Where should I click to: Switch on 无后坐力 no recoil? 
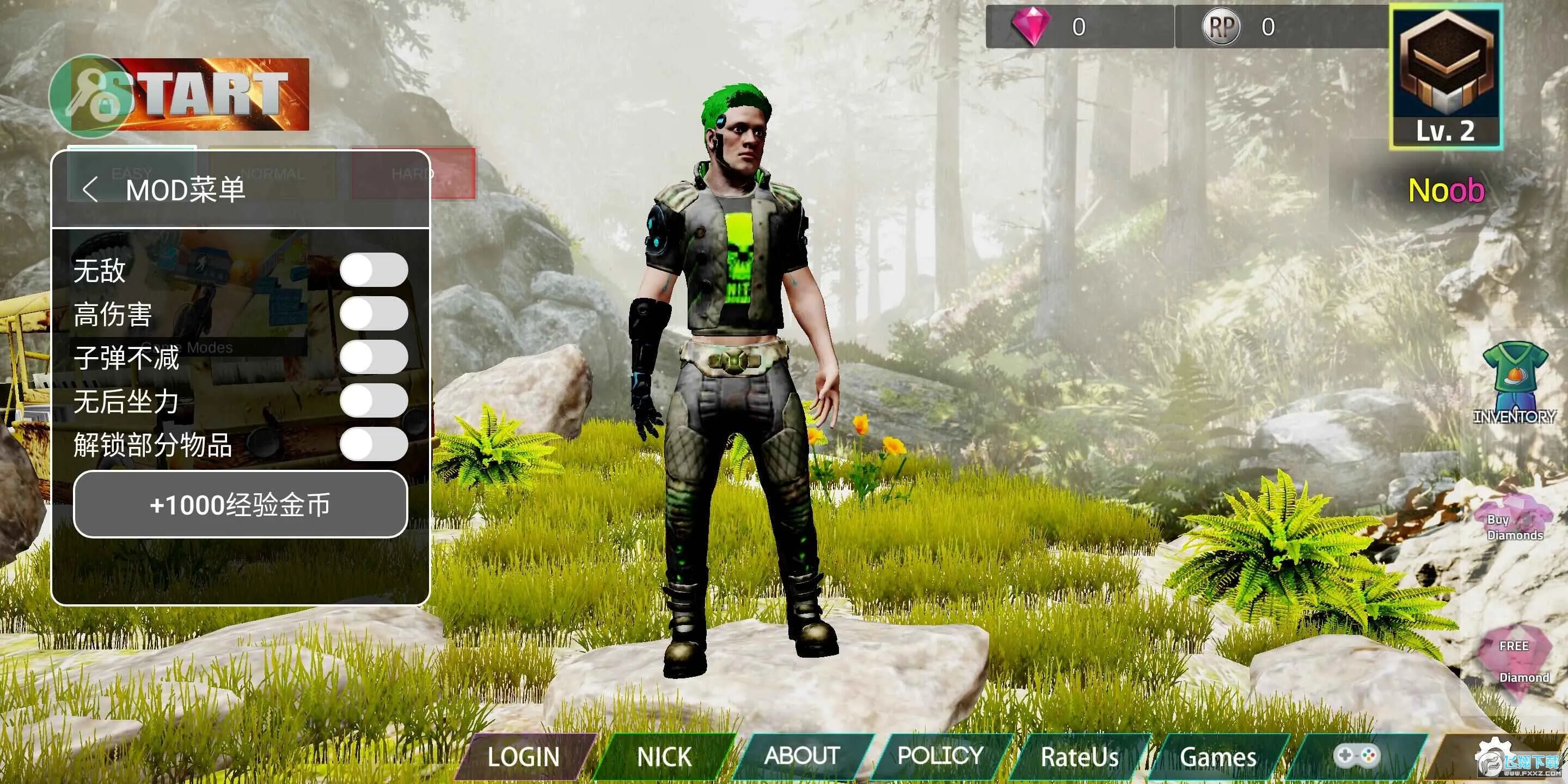[373, 401]
